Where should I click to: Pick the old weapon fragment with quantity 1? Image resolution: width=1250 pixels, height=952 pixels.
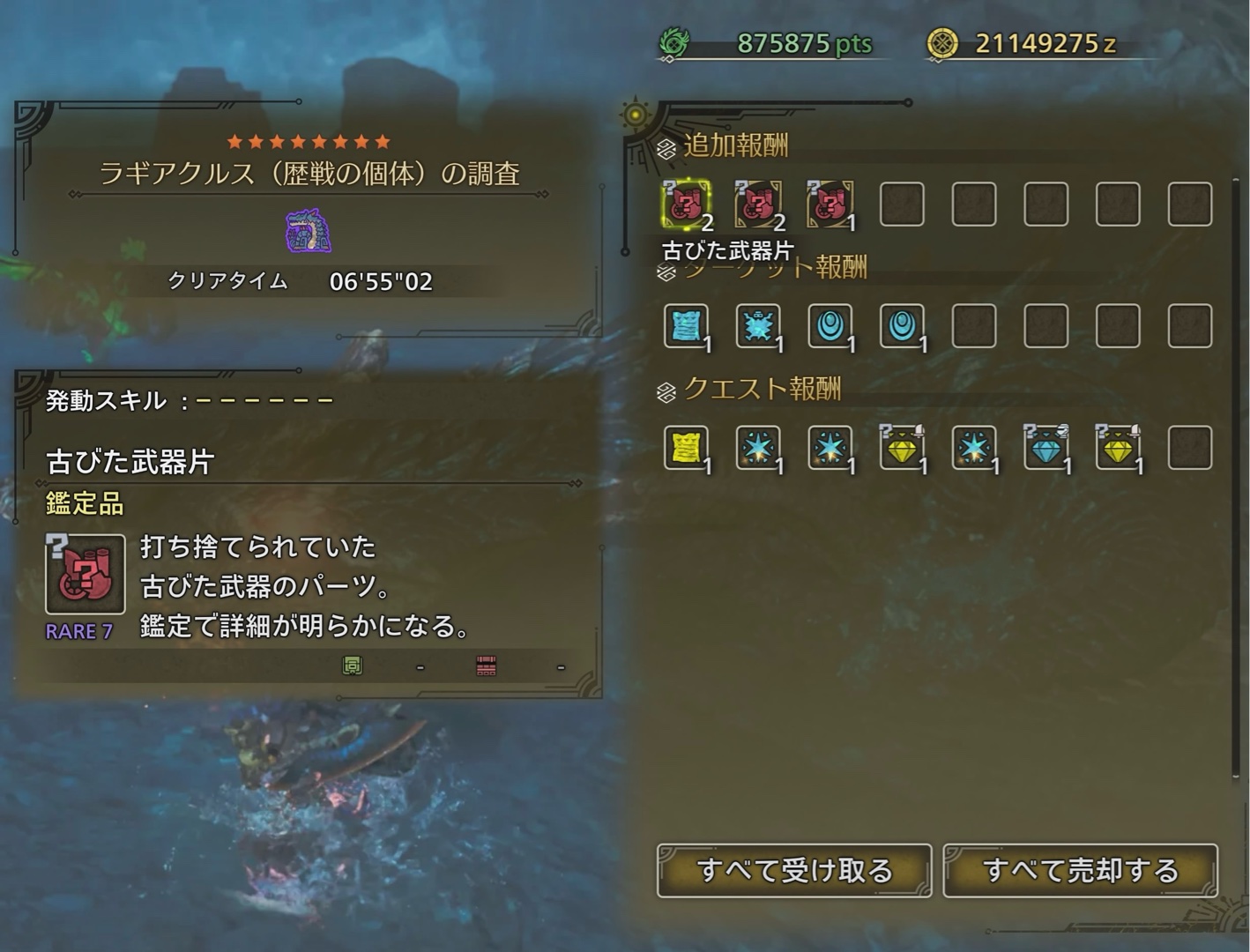(x=830, y=205)
